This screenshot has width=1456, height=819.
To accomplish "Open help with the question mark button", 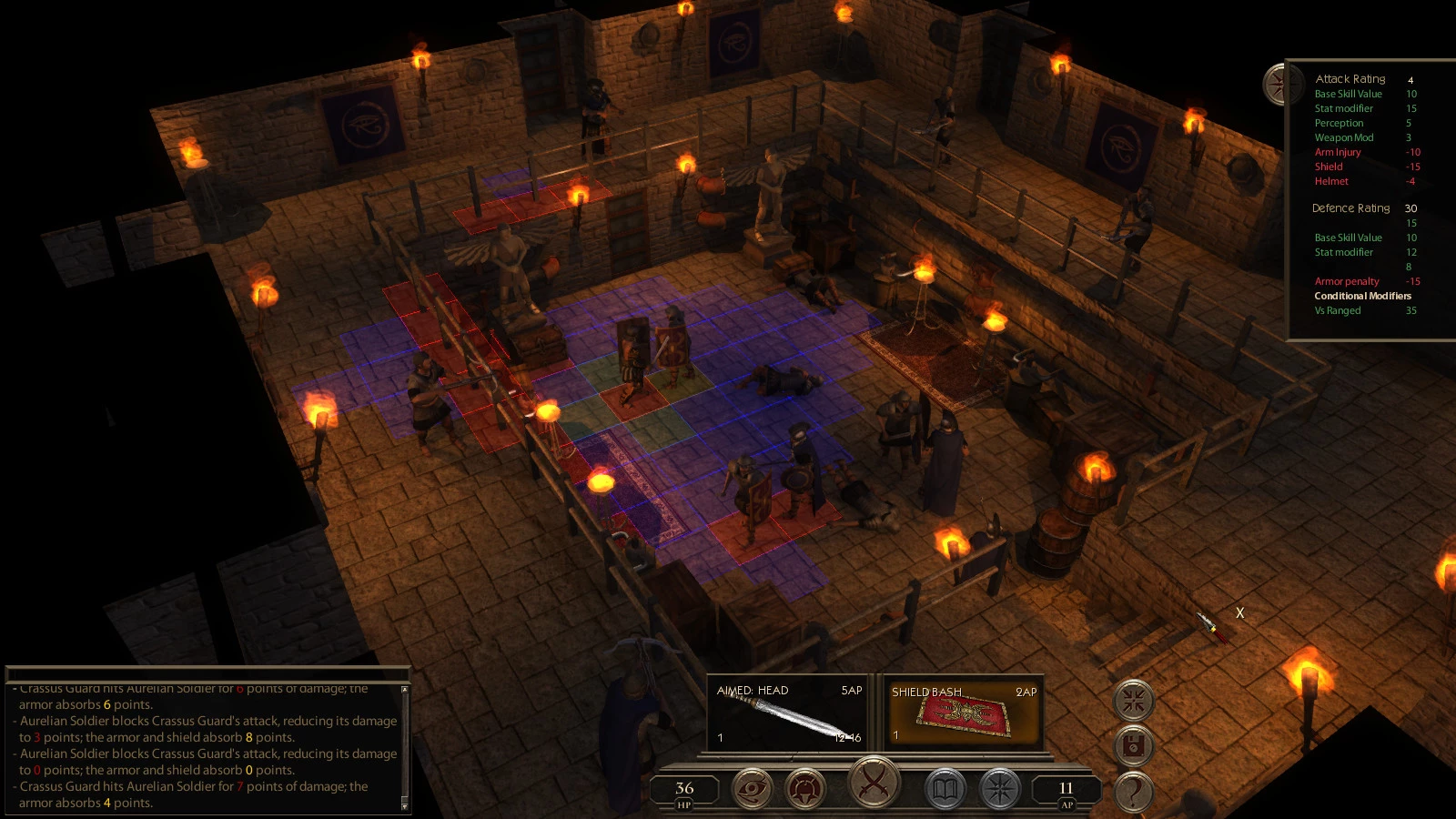I will click(1134, 792).
